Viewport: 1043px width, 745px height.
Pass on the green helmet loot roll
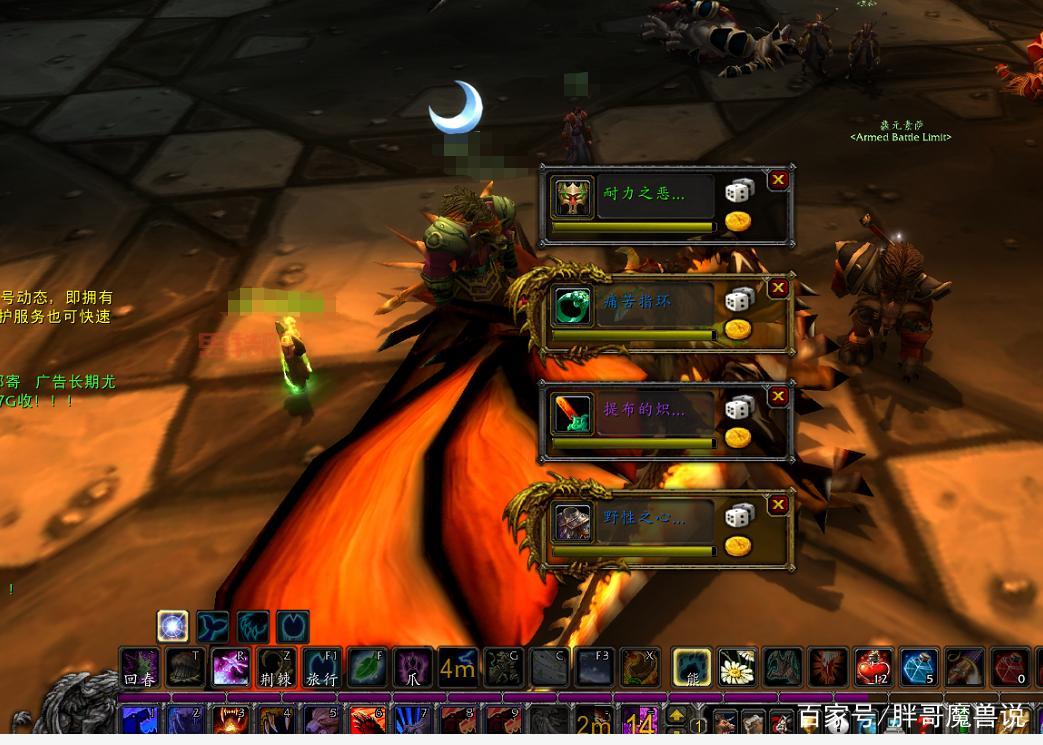click(778, 180)
